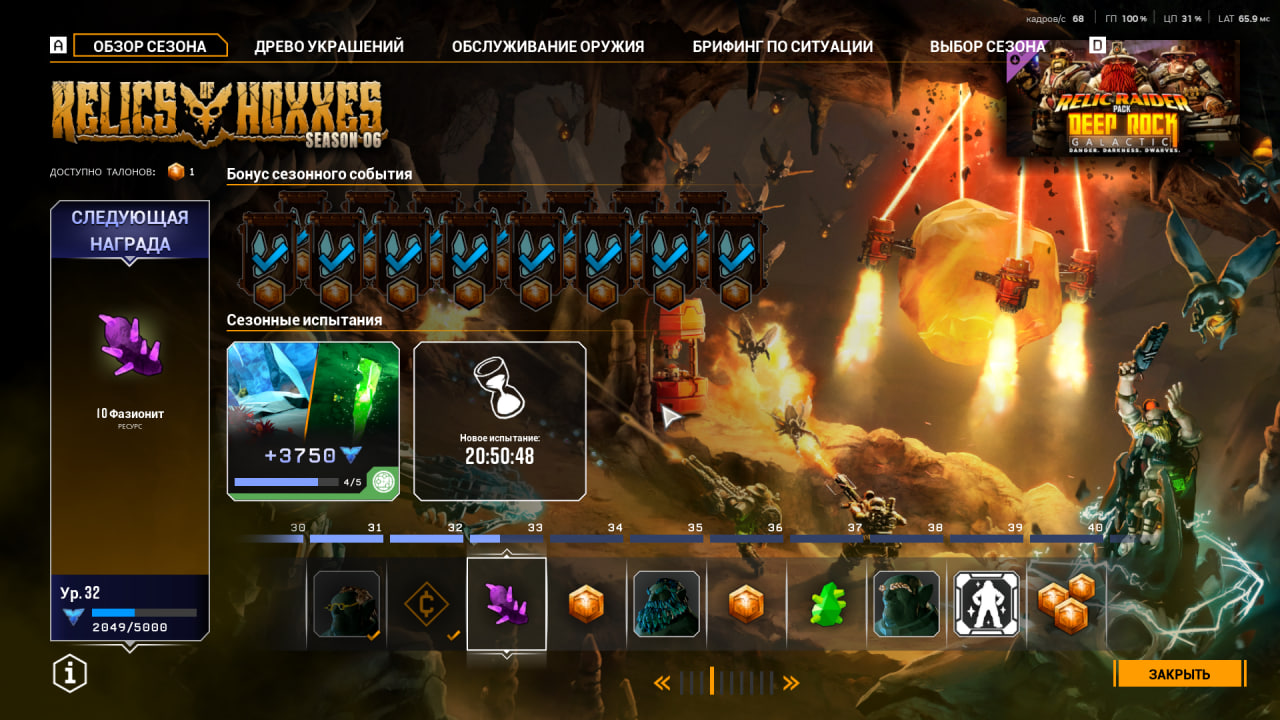Page rewards back with the left arrows

pyautogui.click(x=662, y=683)
